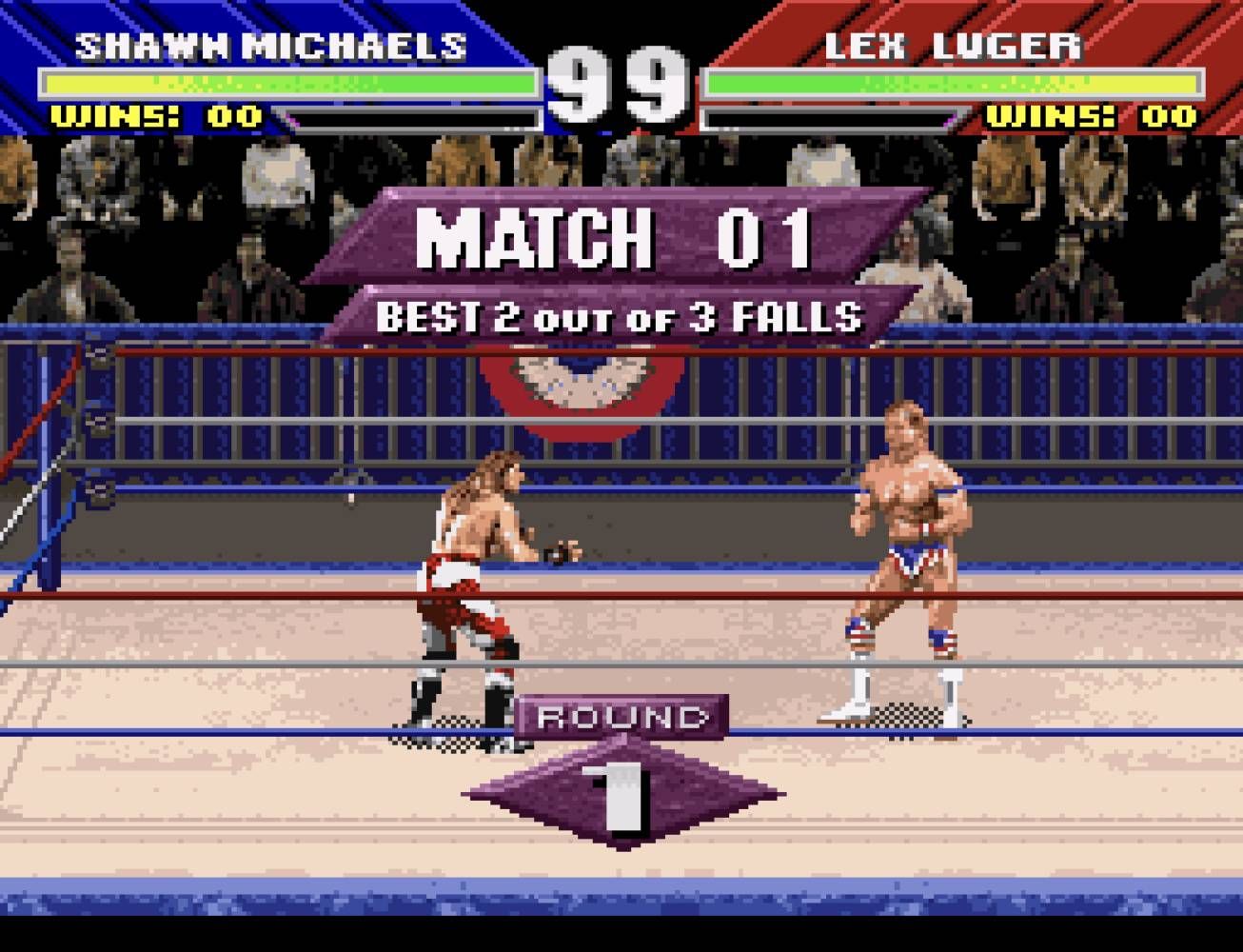Click Lex Luger's WINS: 00 counter
The height and width of the screenshot is (952, 1243).
(x=1090, y=118)
